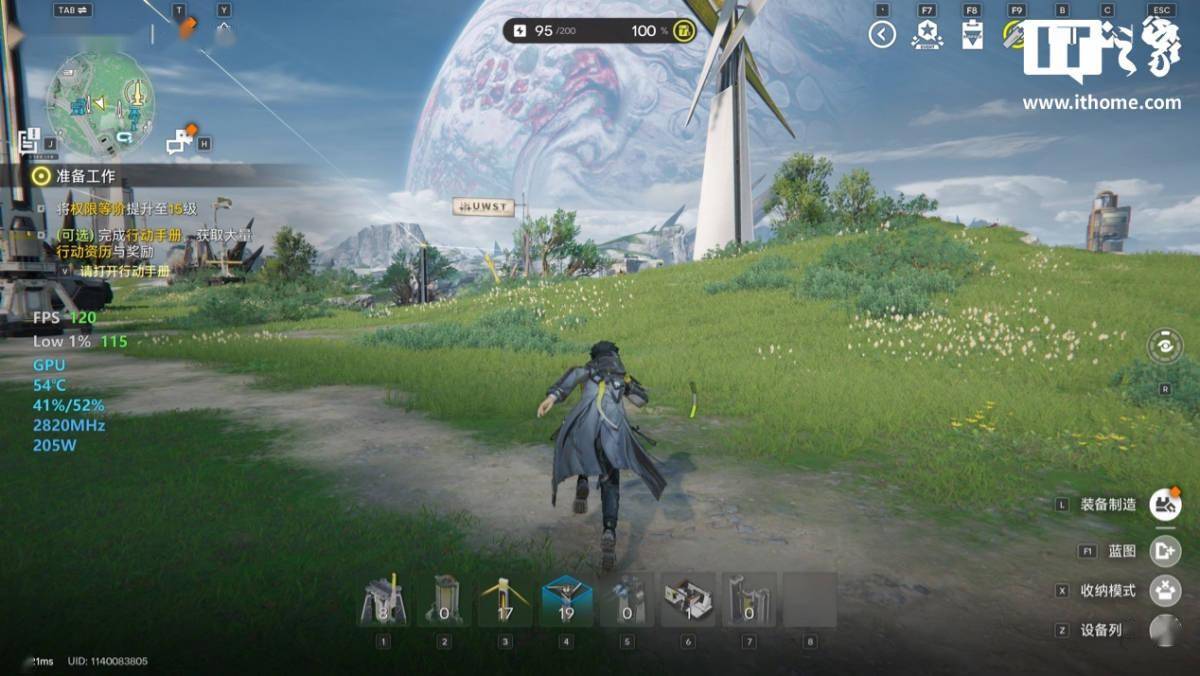Select the 准备工作 quest tracker header
Screen dimensions: 1200x676
click(85, 176)
